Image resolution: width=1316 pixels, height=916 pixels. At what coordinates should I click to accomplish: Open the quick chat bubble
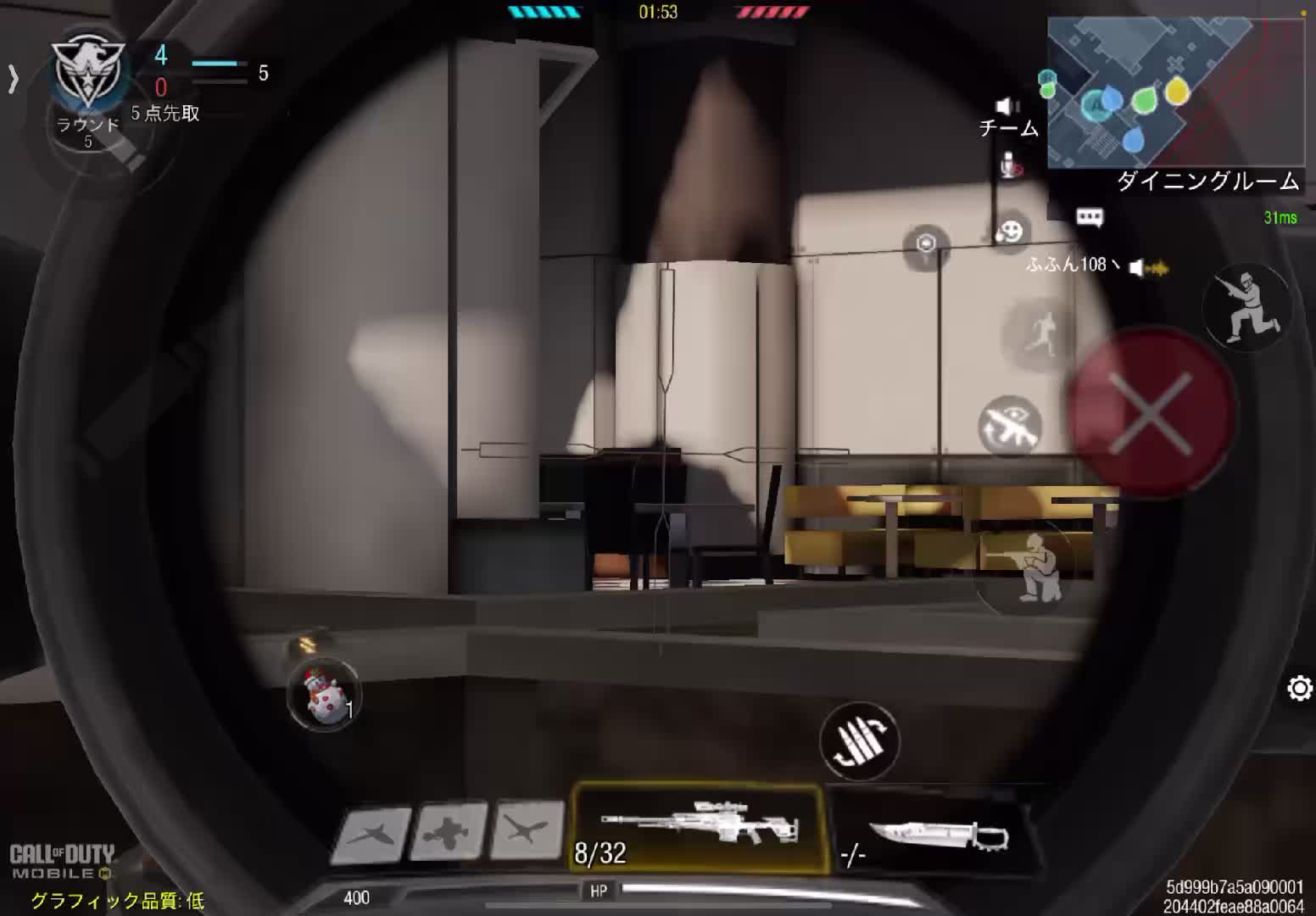1089,218
